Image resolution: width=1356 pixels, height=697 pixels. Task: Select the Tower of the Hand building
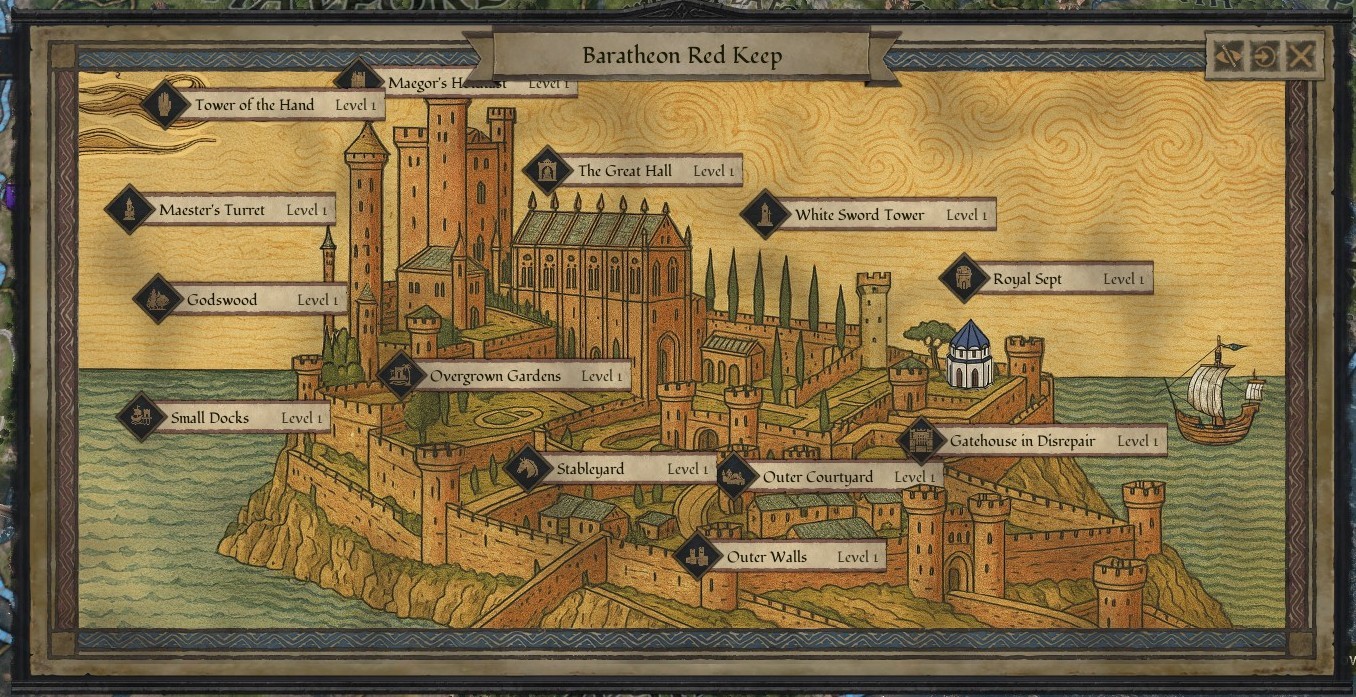point(255,105)
